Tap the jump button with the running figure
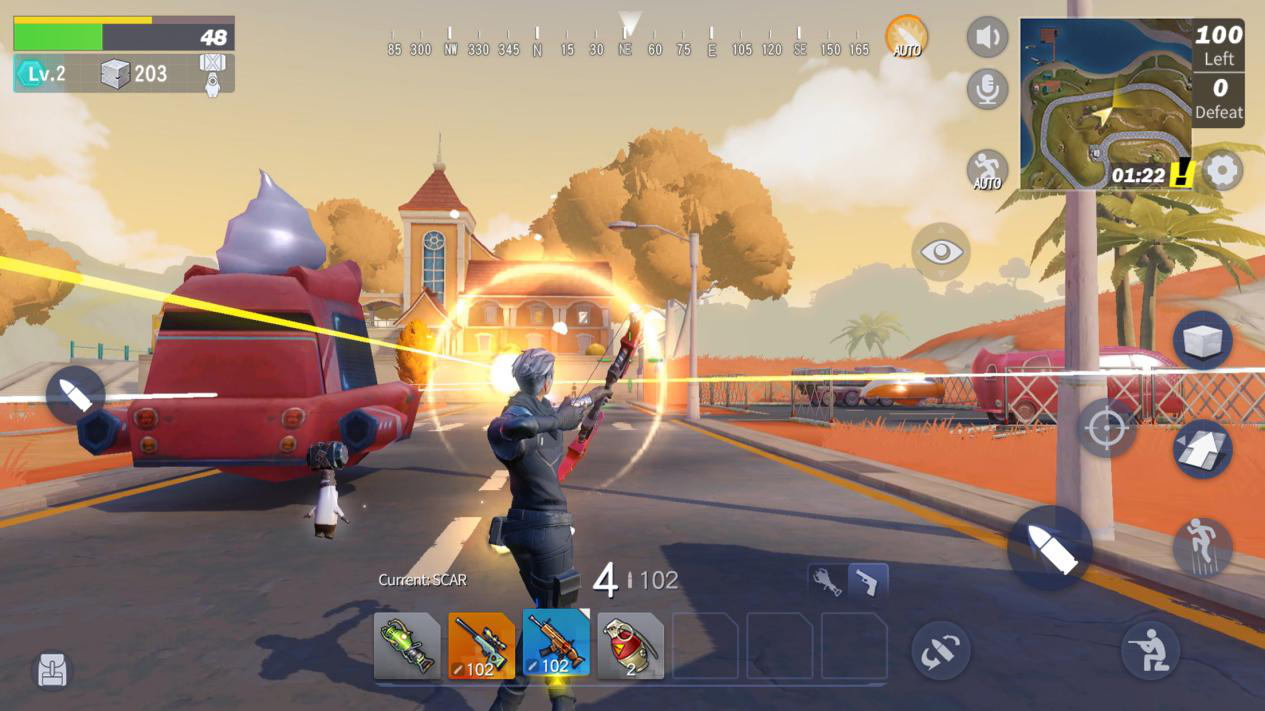 coord(1202,546)
